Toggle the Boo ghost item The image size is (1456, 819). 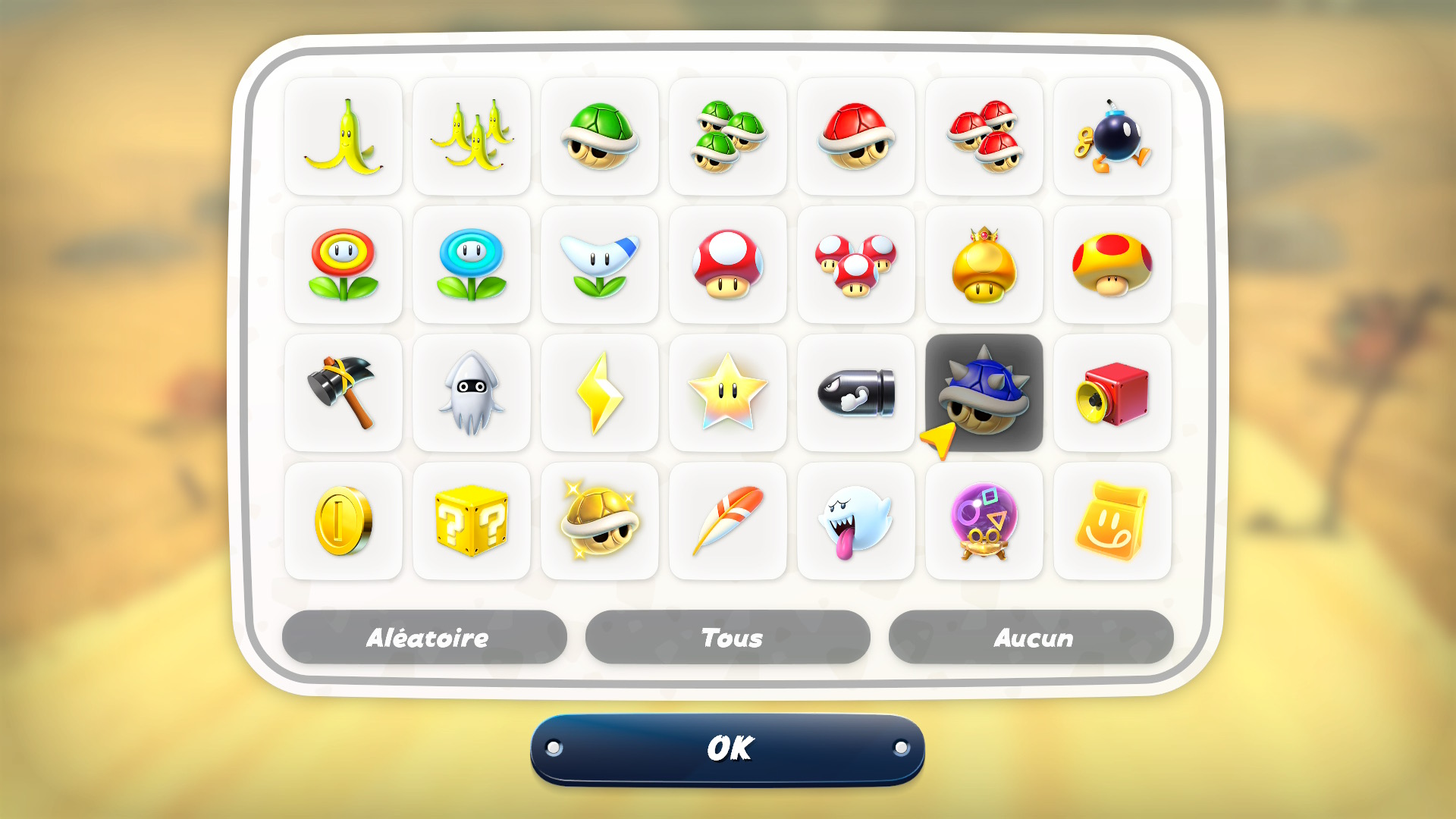click(x=856, y=521)
